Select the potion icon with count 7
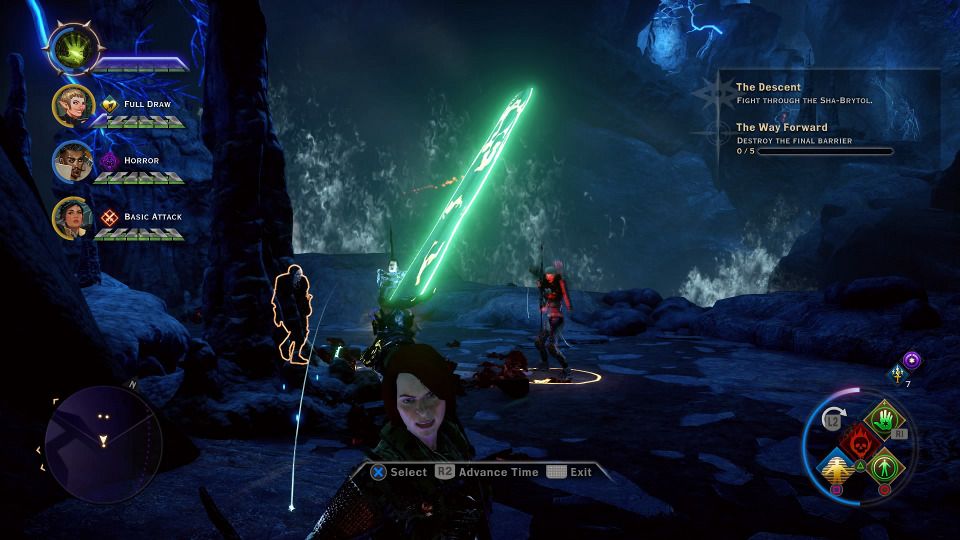Image resolution: width=960 pixels, height=540 pixels. (x=897, y=374)
